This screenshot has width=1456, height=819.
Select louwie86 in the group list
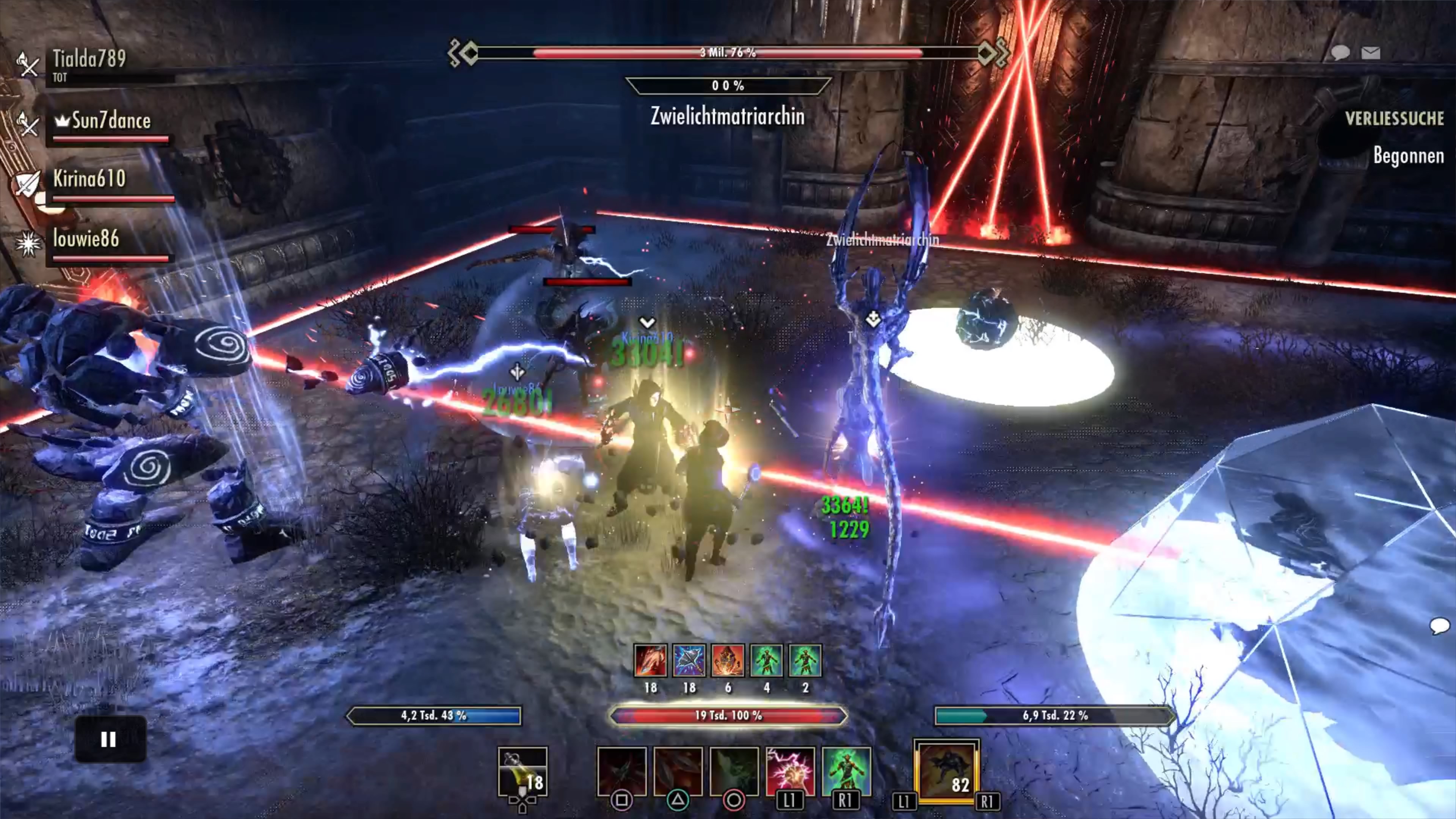86,239
